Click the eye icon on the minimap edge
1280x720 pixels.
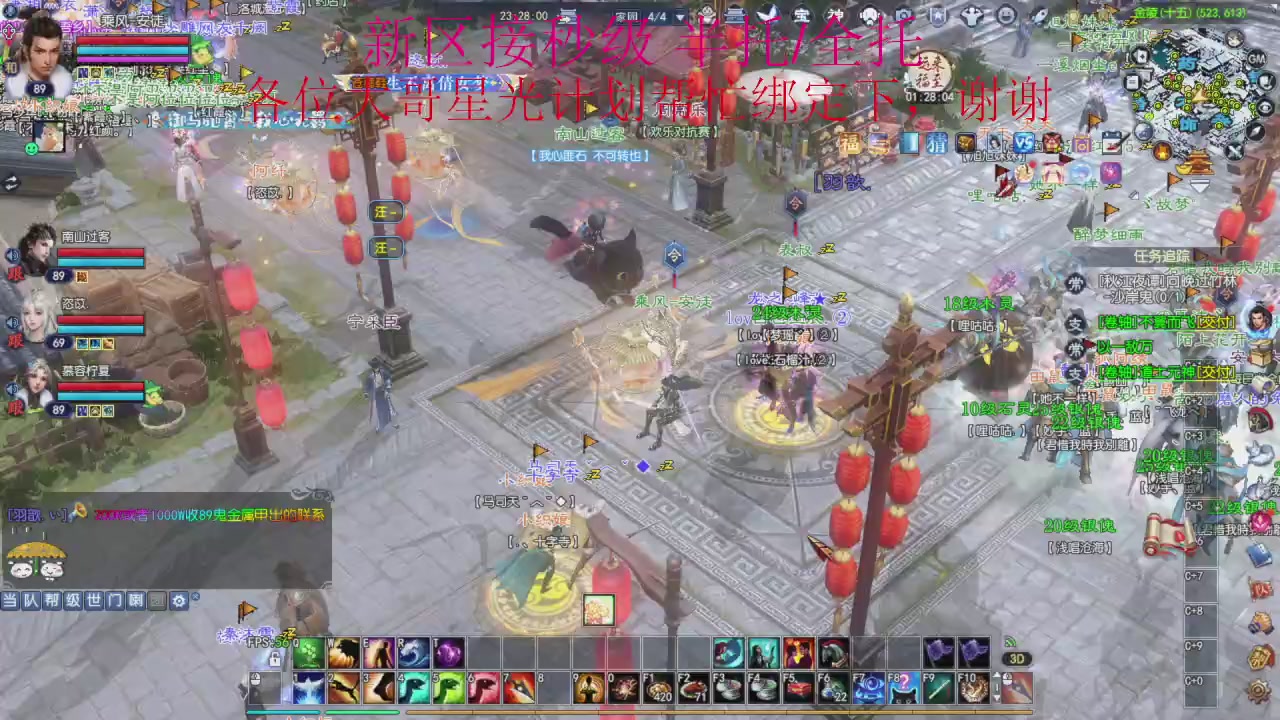pos(1265,106)
